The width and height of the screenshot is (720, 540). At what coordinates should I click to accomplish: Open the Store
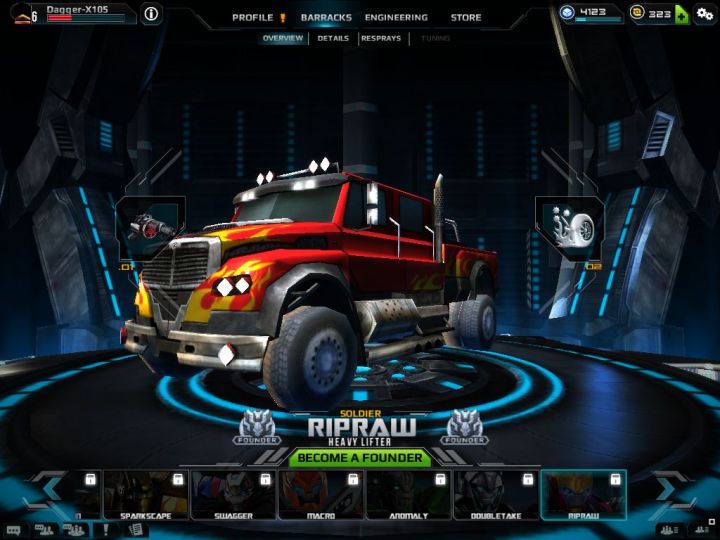465,17
